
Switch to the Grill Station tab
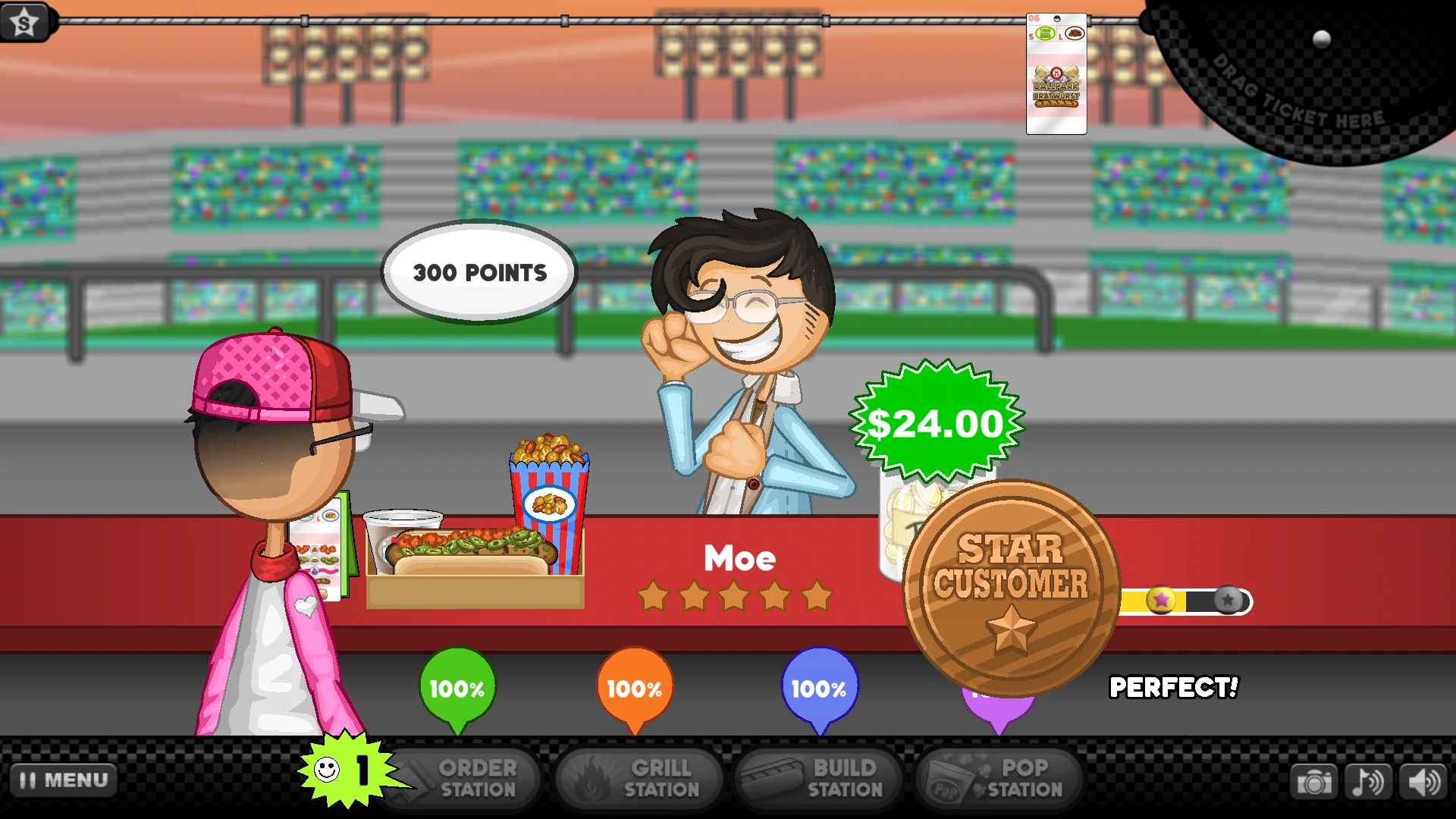point(639,778)
